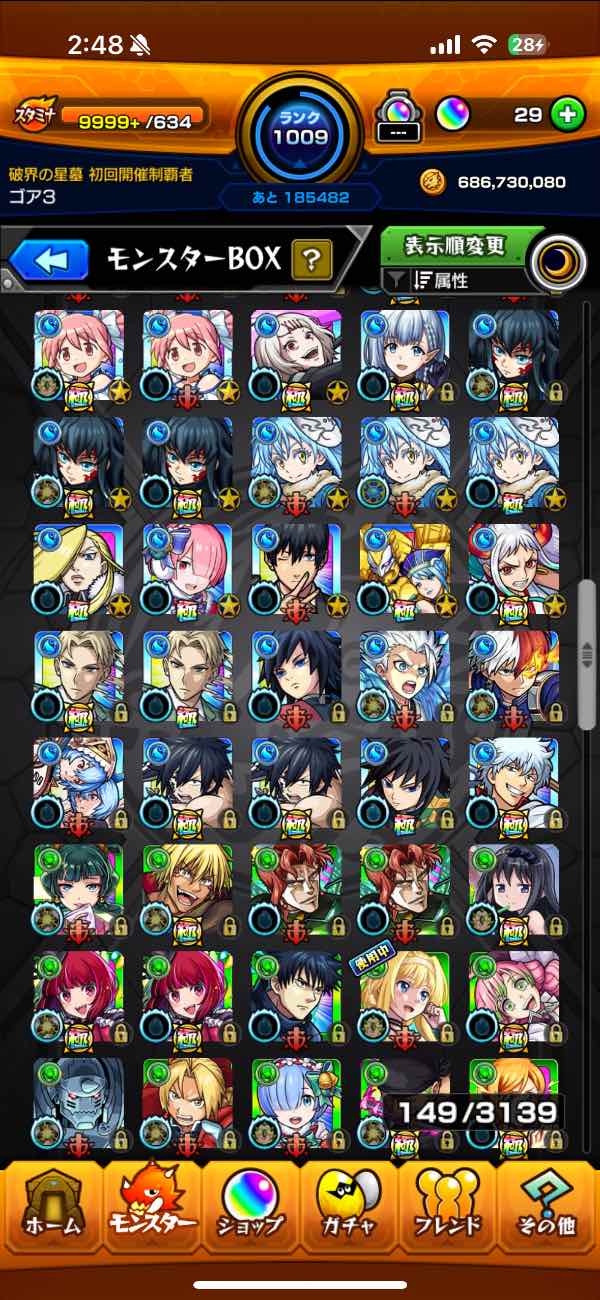Open the 属性 filter dropdown
600x1300 pixels.
point(455,281)
